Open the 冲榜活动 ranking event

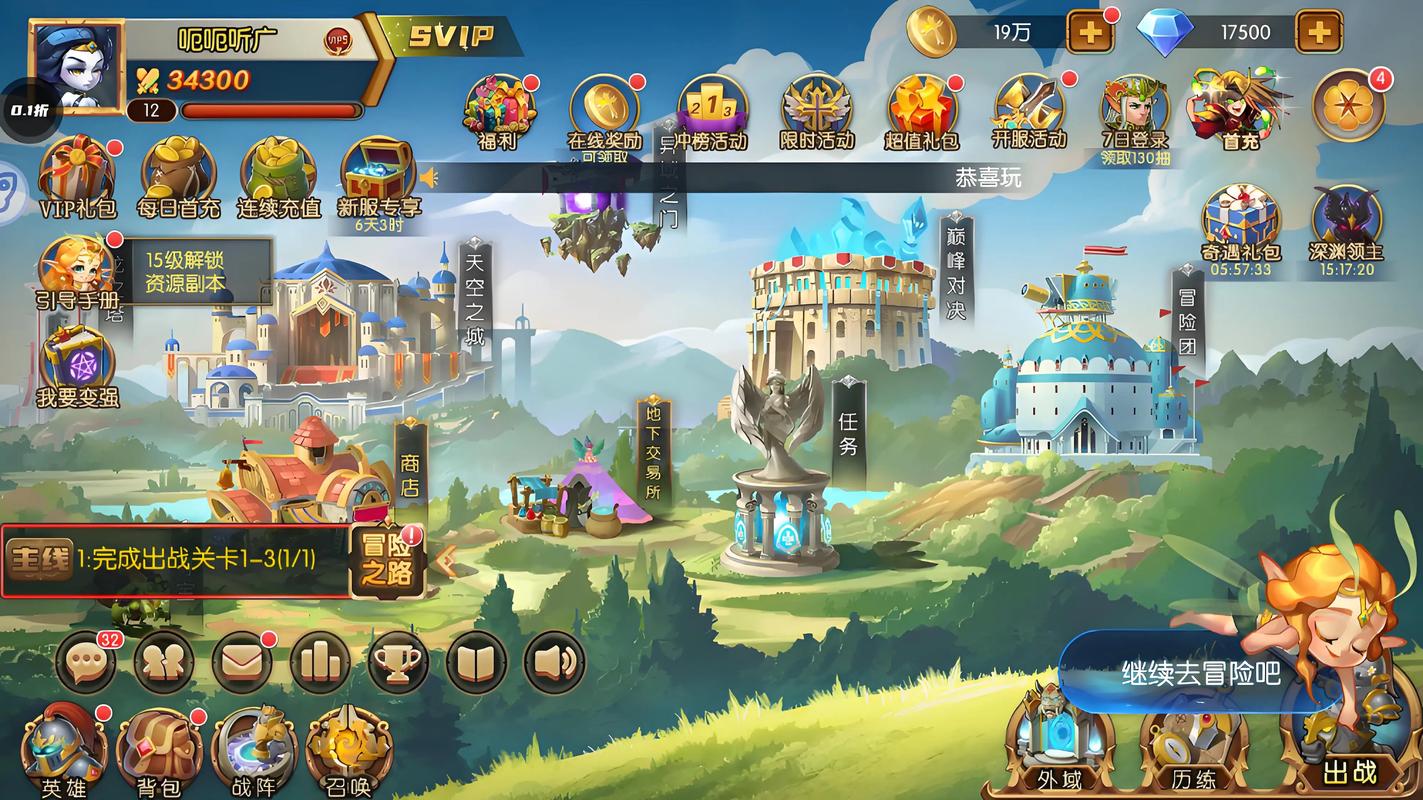(711, 111)
